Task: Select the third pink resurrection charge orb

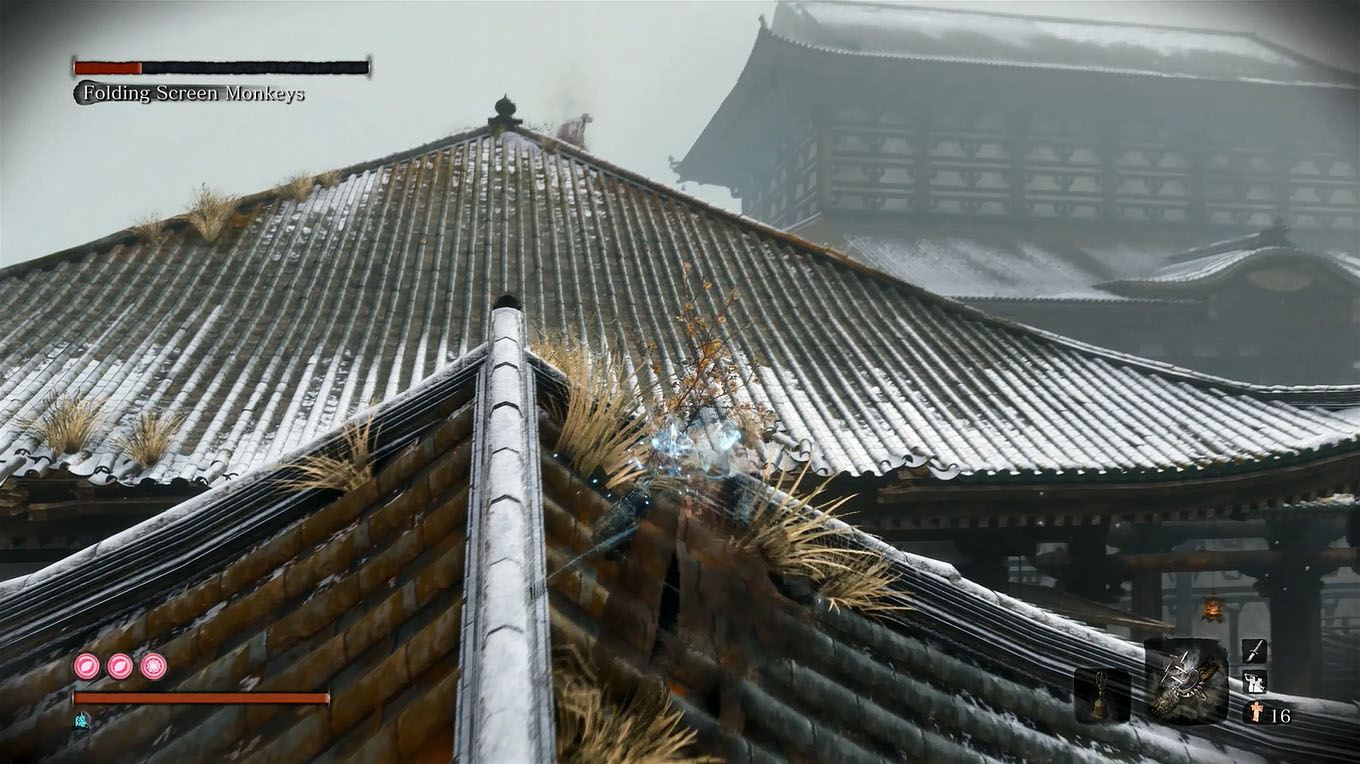Action: click(x=153, y=667)
